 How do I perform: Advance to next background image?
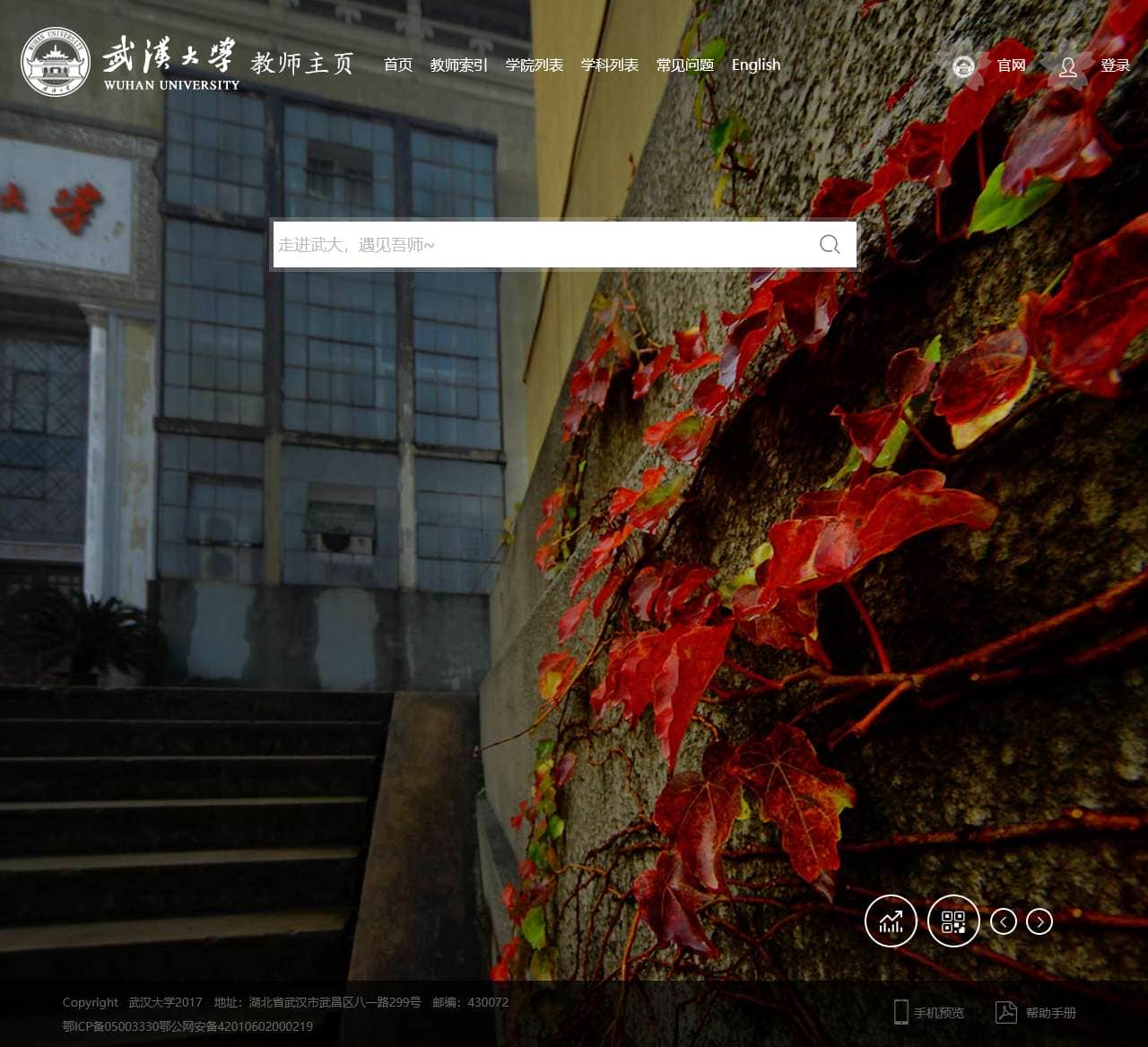1039,921
